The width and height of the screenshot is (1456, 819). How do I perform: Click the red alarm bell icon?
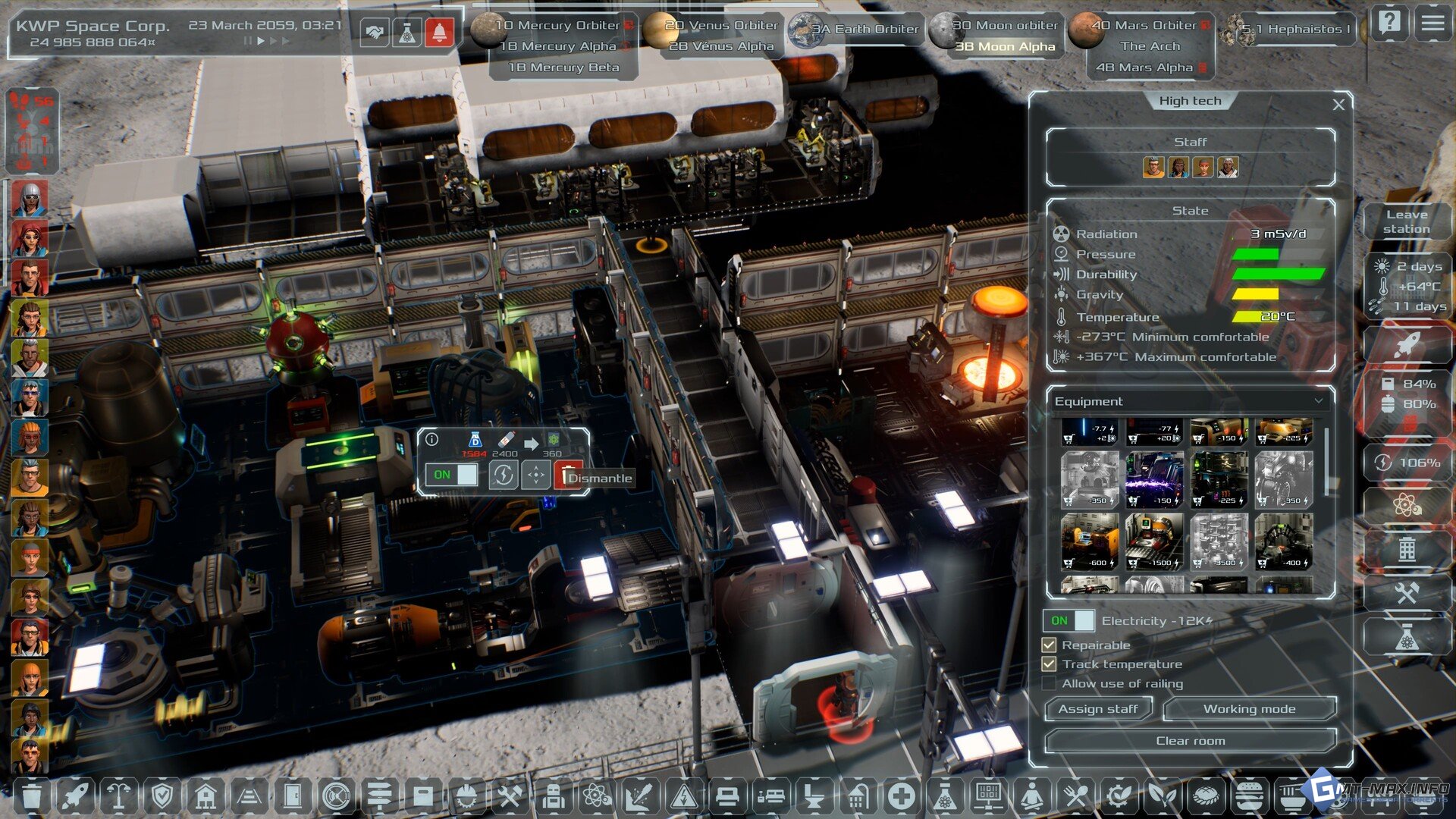[x=439, y=33]
